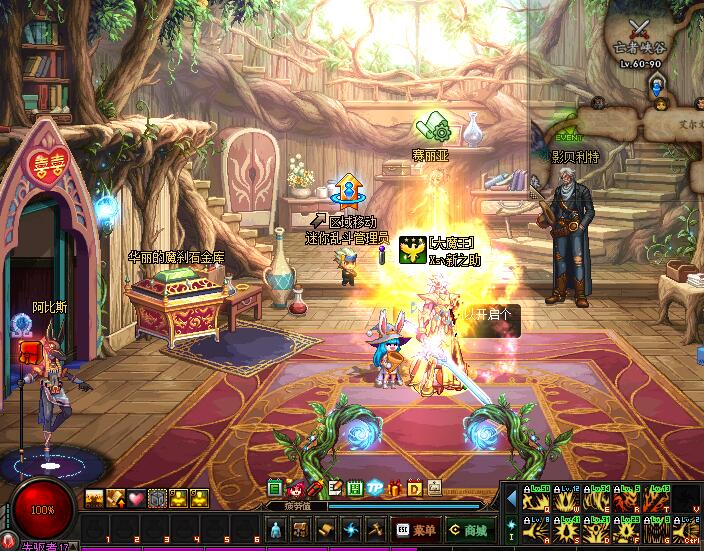Open the 商城 shop
Screen dimensions: 704x551
pyautogui.click(x=468, y=530)
